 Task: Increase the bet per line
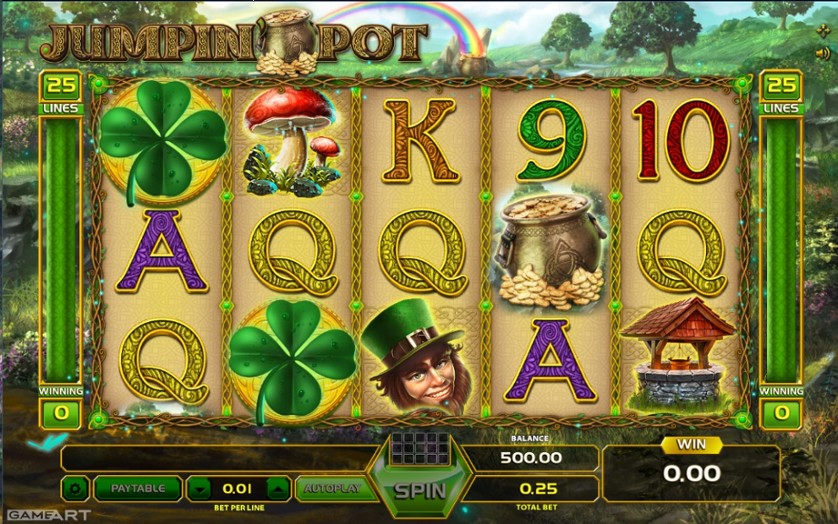point(277,489)
